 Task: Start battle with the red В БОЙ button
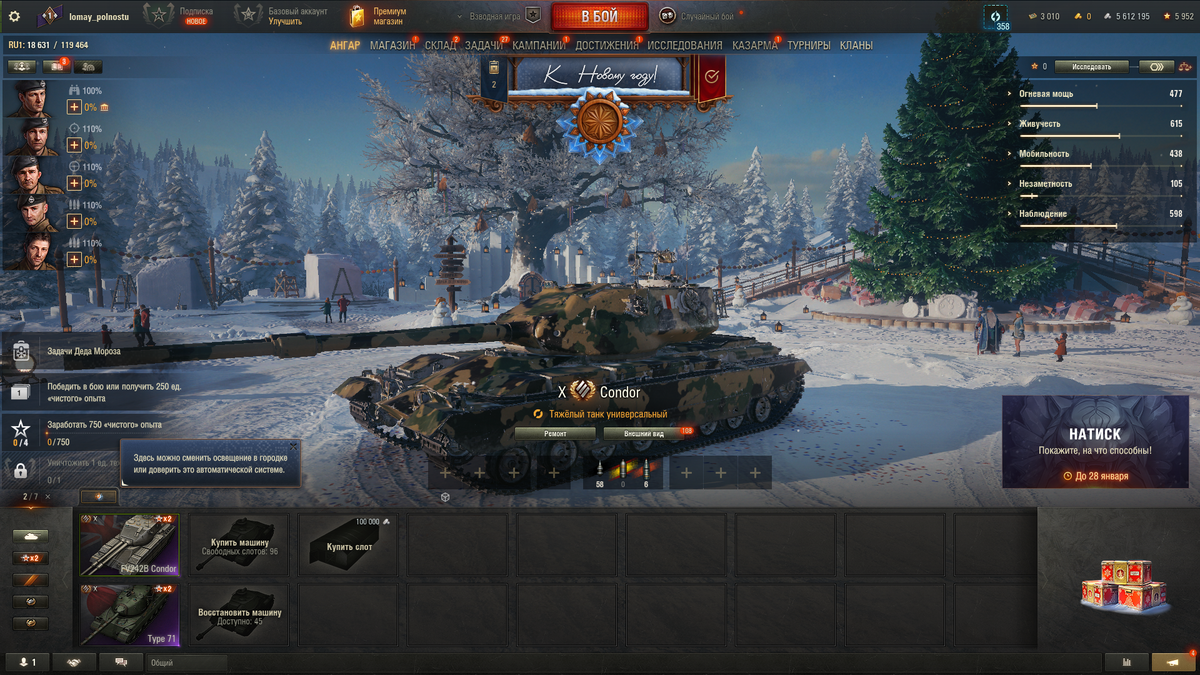[x=599, y=16]
